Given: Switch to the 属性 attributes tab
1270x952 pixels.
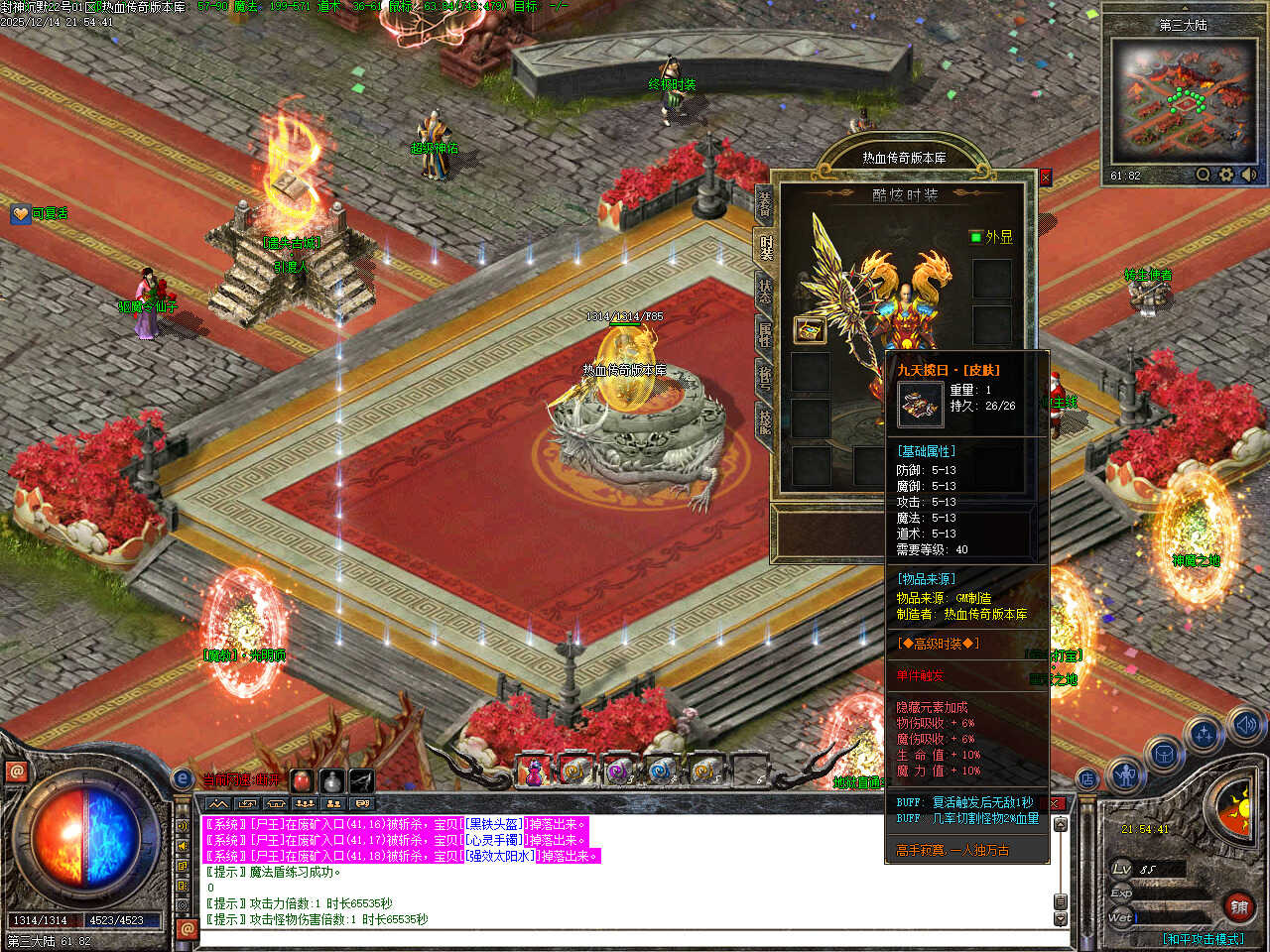Looking at the screenshot, I should 765,334.
